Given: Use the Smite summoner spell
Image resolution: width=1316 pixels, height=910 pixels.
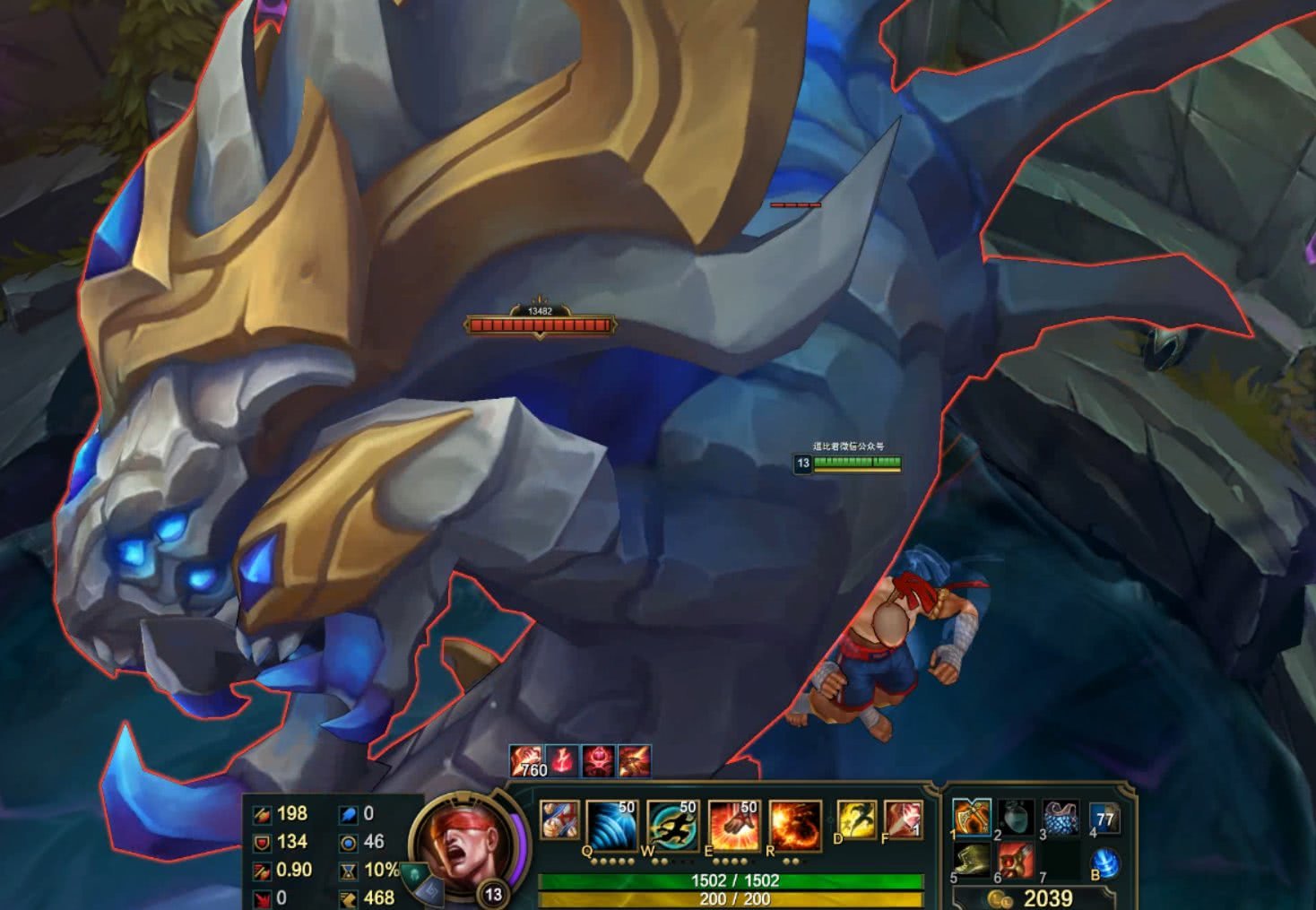Looking at the screenshot, I should coord(902,820).
